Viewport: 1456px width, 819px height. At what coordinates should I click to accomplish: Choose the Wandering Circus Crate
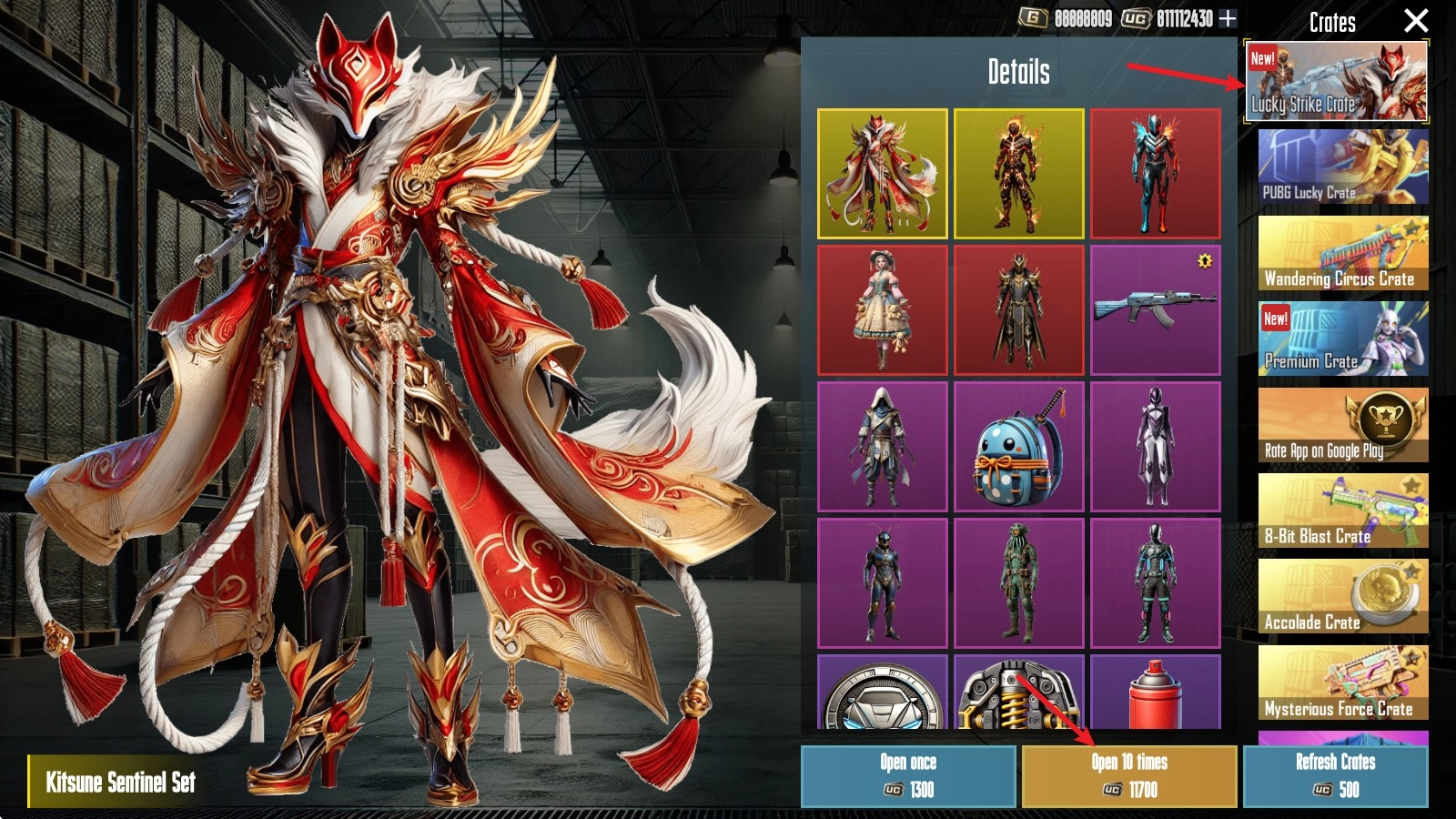pyautogui.click(x=1343, y=253)
